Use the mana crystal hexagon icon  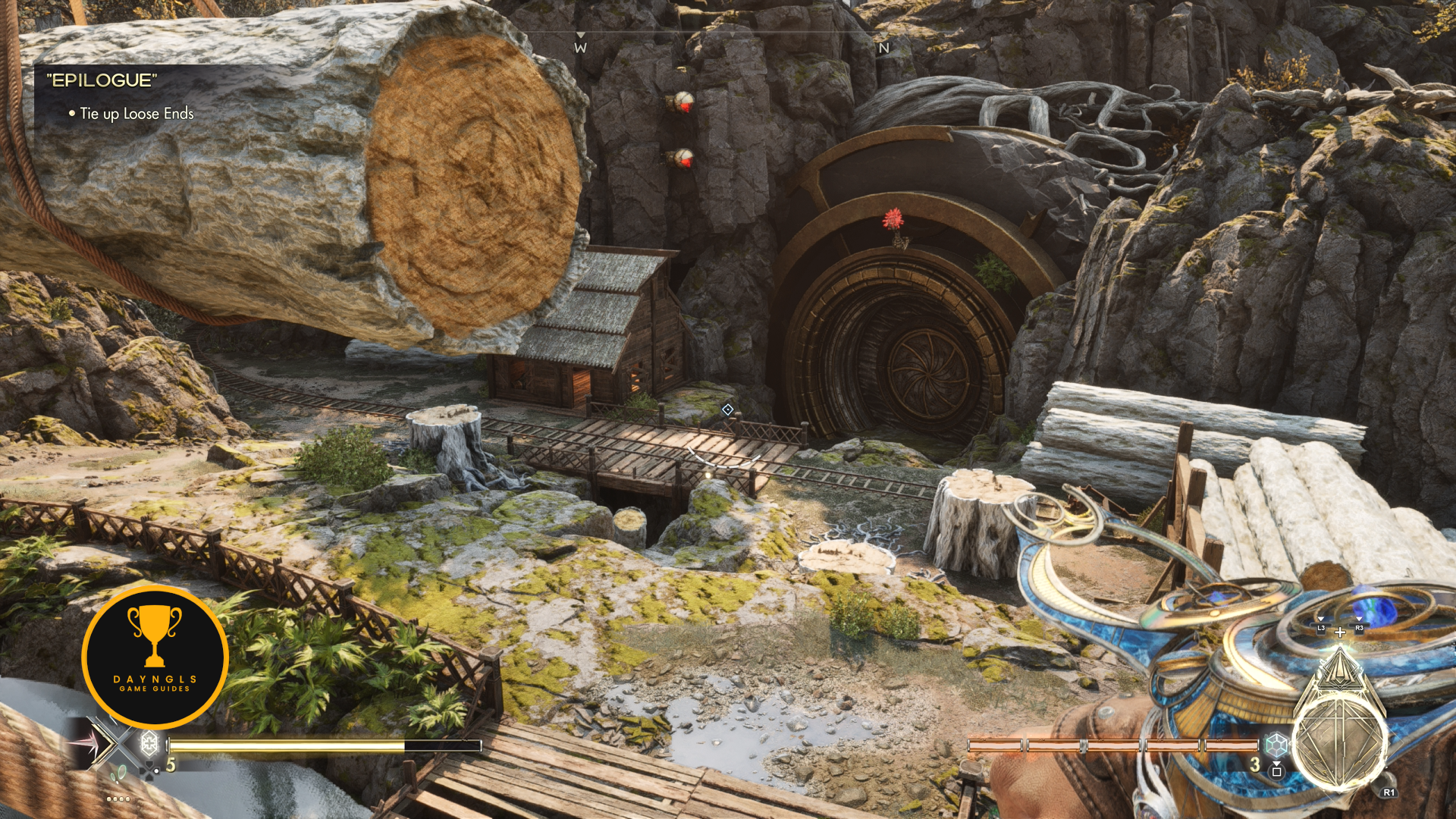pyautogui.click(x=1277, y=743)
